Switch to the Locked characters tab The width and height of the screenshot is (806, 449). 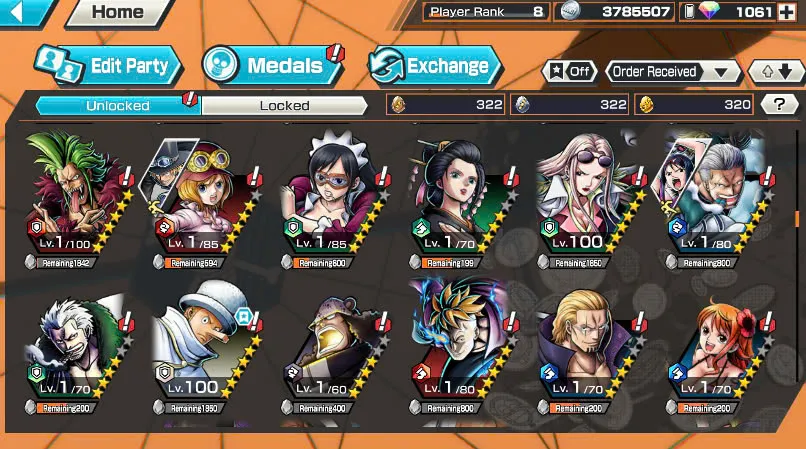click(x=284, y=105)
